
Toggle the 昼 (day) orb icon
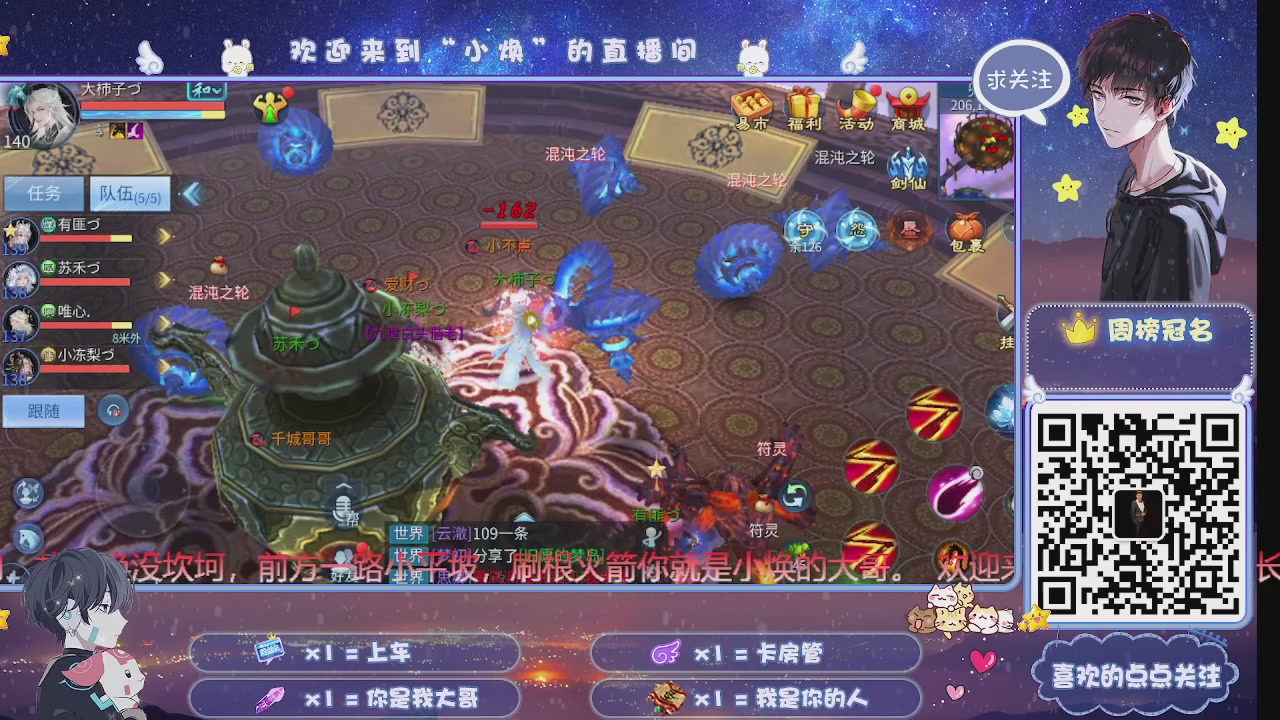pos(910,230)
